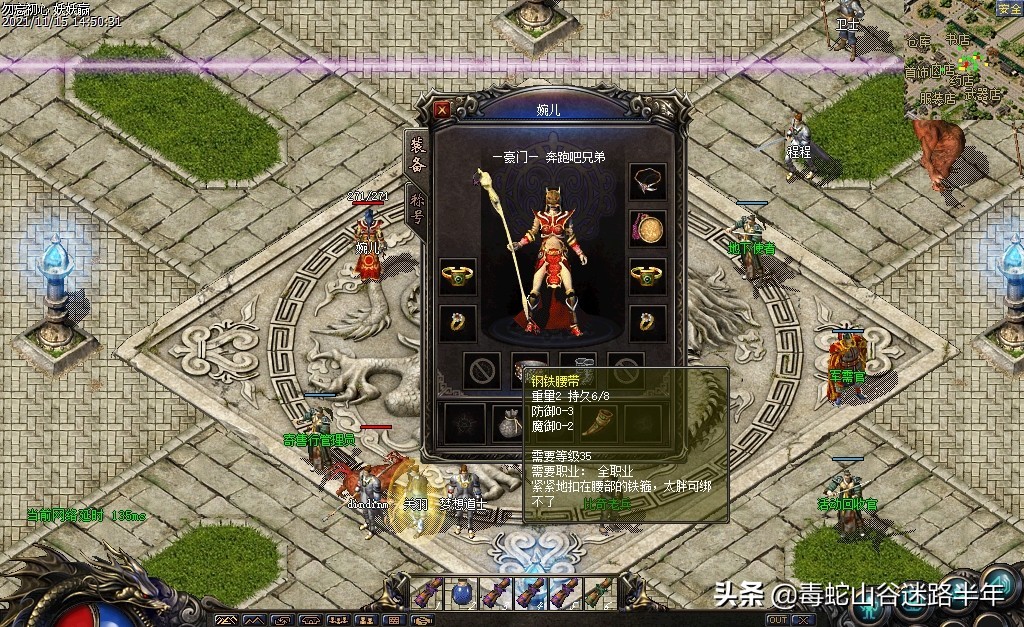Switch to the 称号 title tab
The image size is (1024, 627).
417,208
